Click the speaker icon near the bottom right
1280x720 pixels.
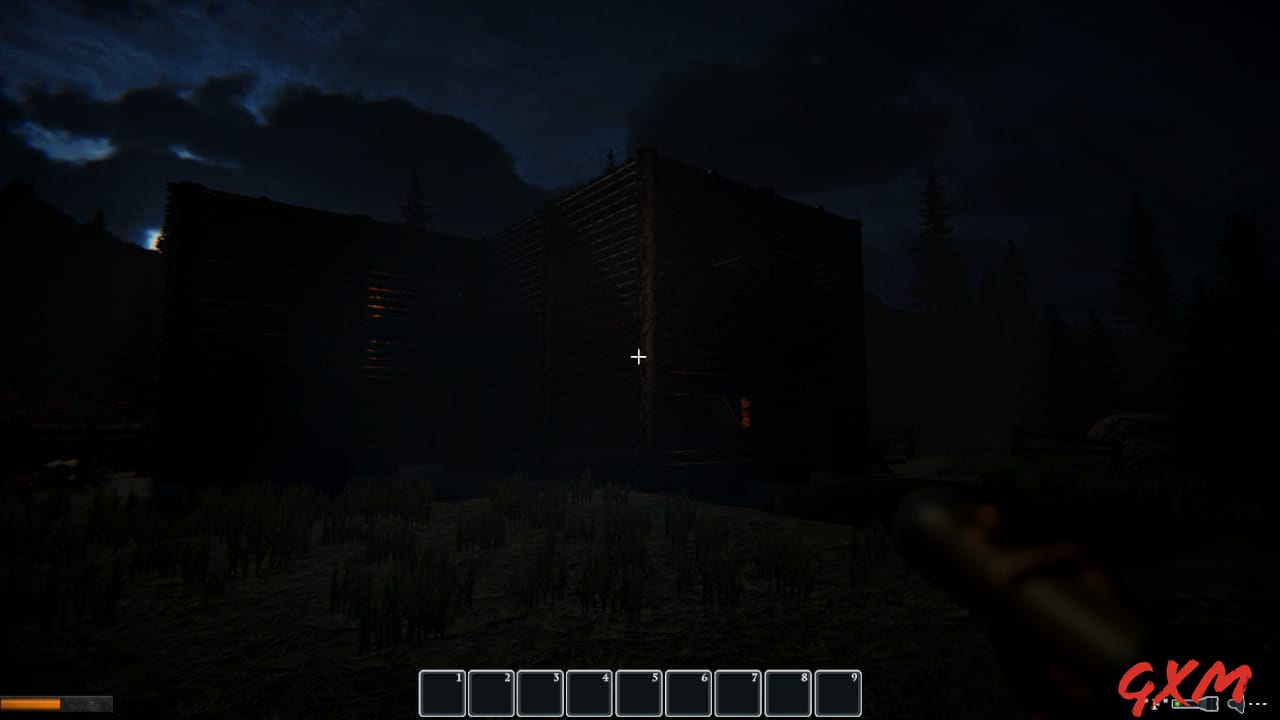(x=1236, y=704)
